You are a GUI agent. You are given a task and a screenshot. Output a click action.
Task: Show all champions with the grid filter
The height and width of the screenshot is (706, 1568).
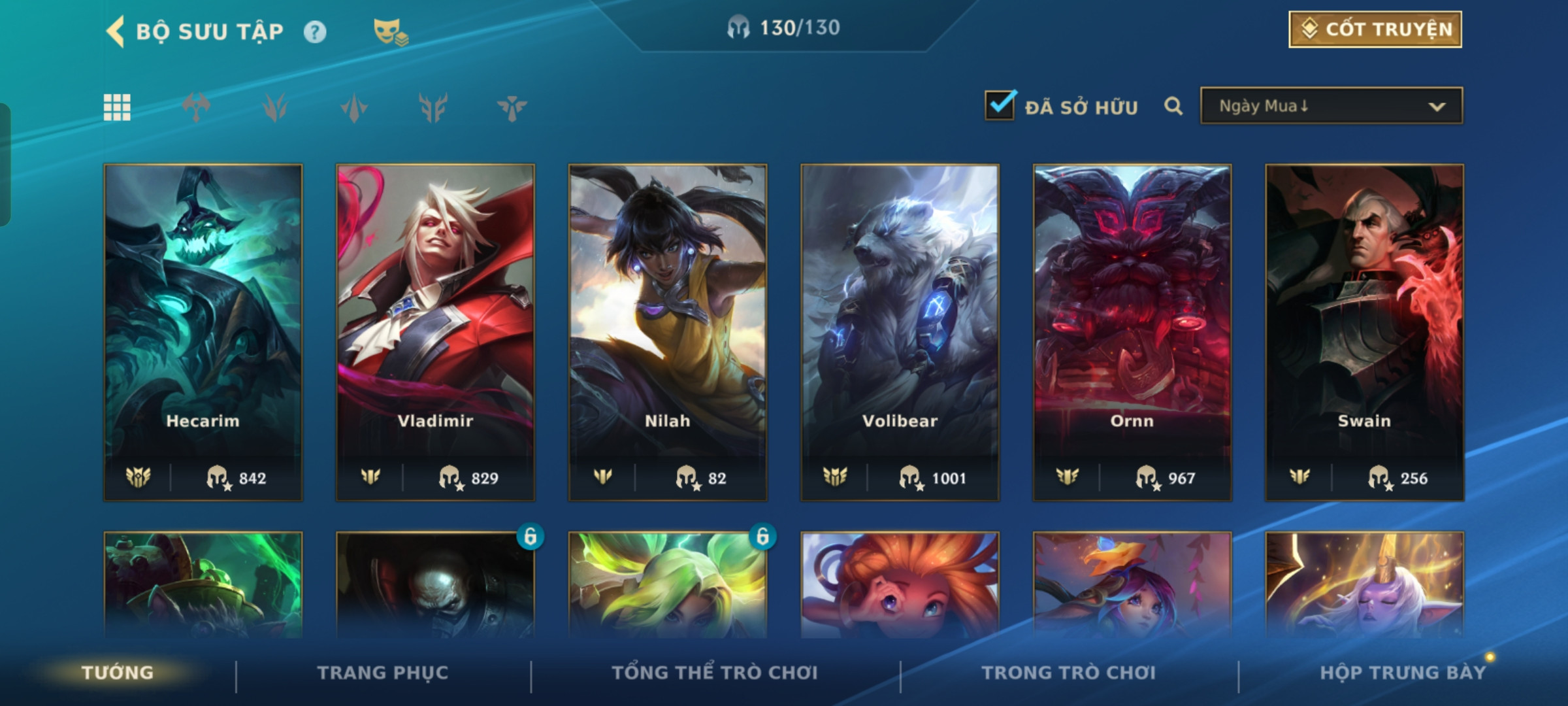point(118,107)
